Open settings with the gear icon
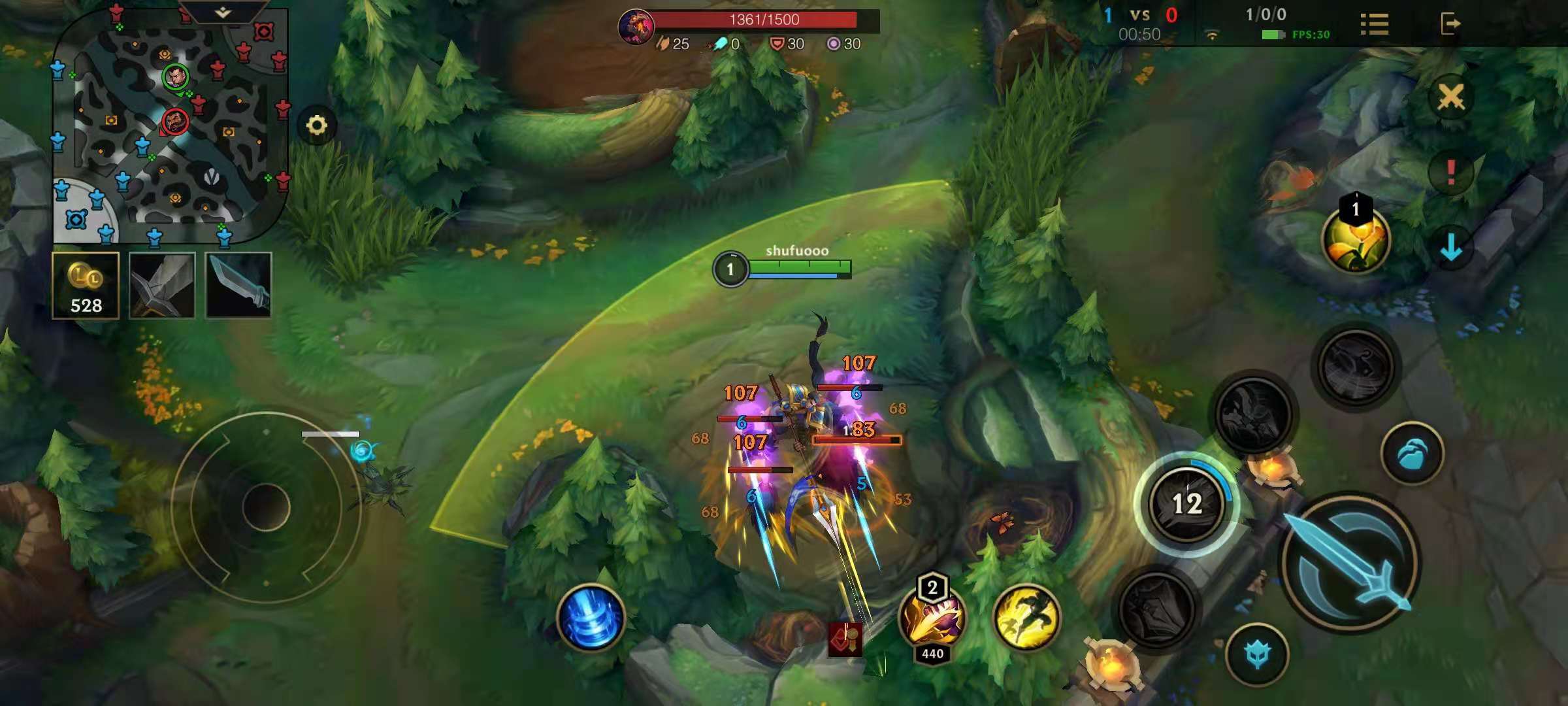 click(x=317, y=125)
